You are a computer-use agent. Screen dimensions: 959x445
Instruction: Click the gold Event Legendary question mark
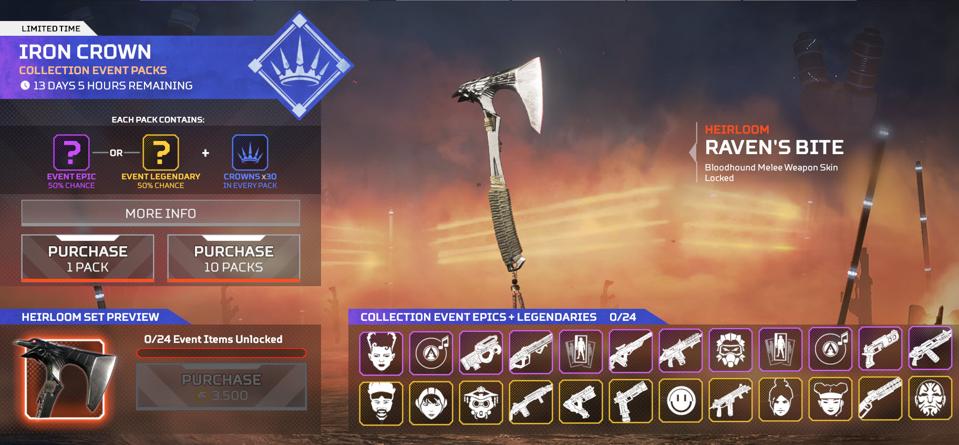click(160, 153)
